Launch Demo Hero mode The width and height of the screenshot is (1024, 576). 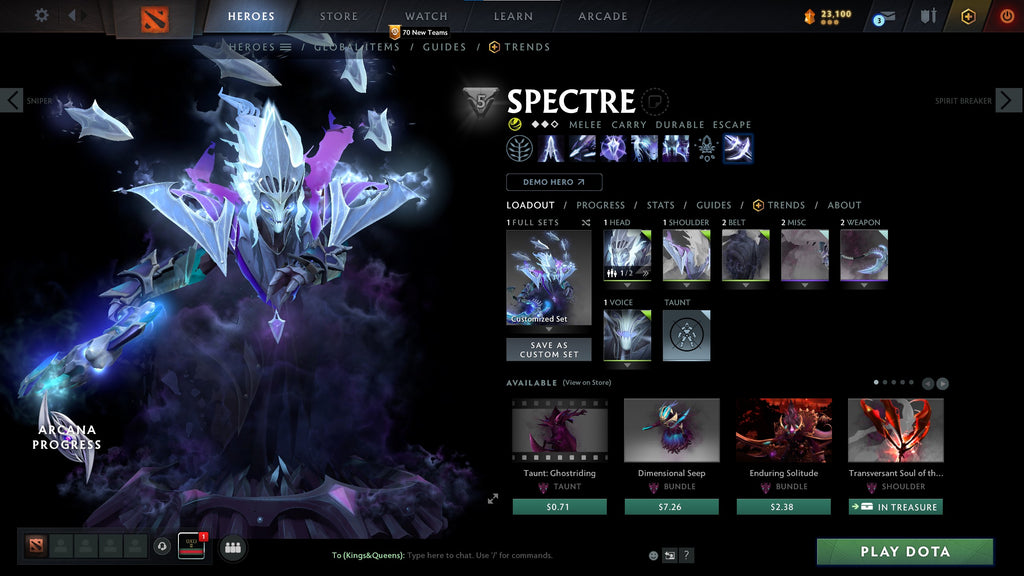coord(554,182)
